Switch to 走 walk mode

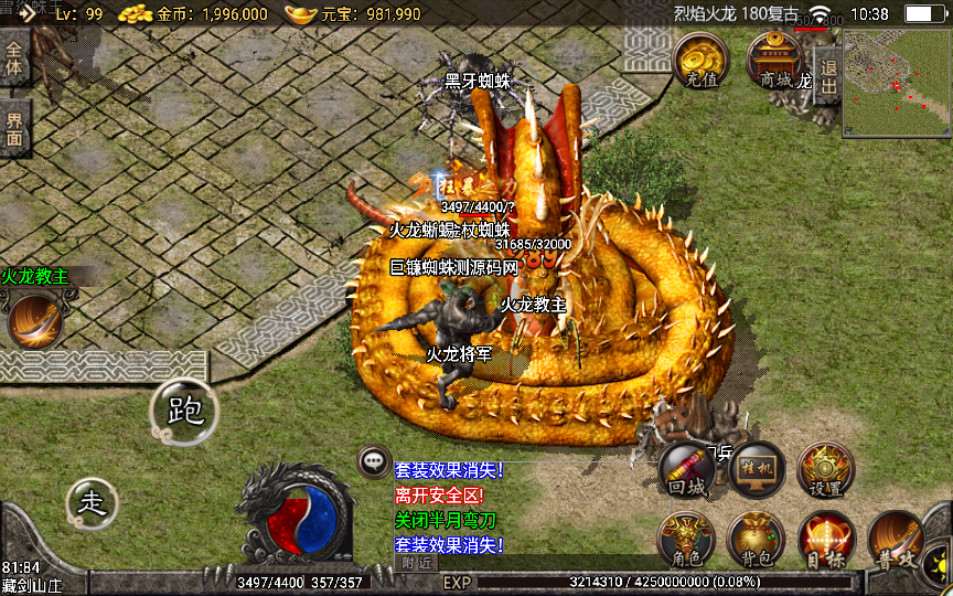coord(91,503)
